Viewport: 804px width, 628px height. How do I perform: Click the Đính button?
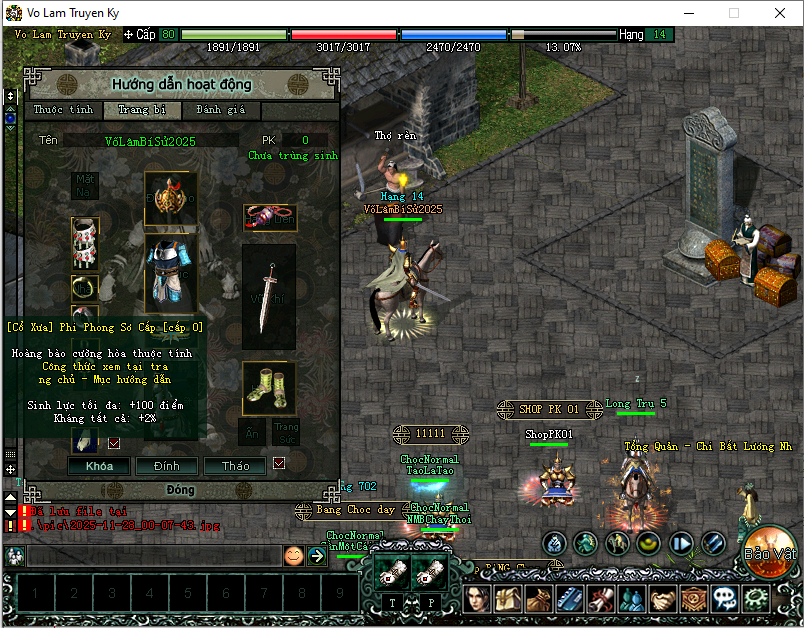(x=167, y=466)
